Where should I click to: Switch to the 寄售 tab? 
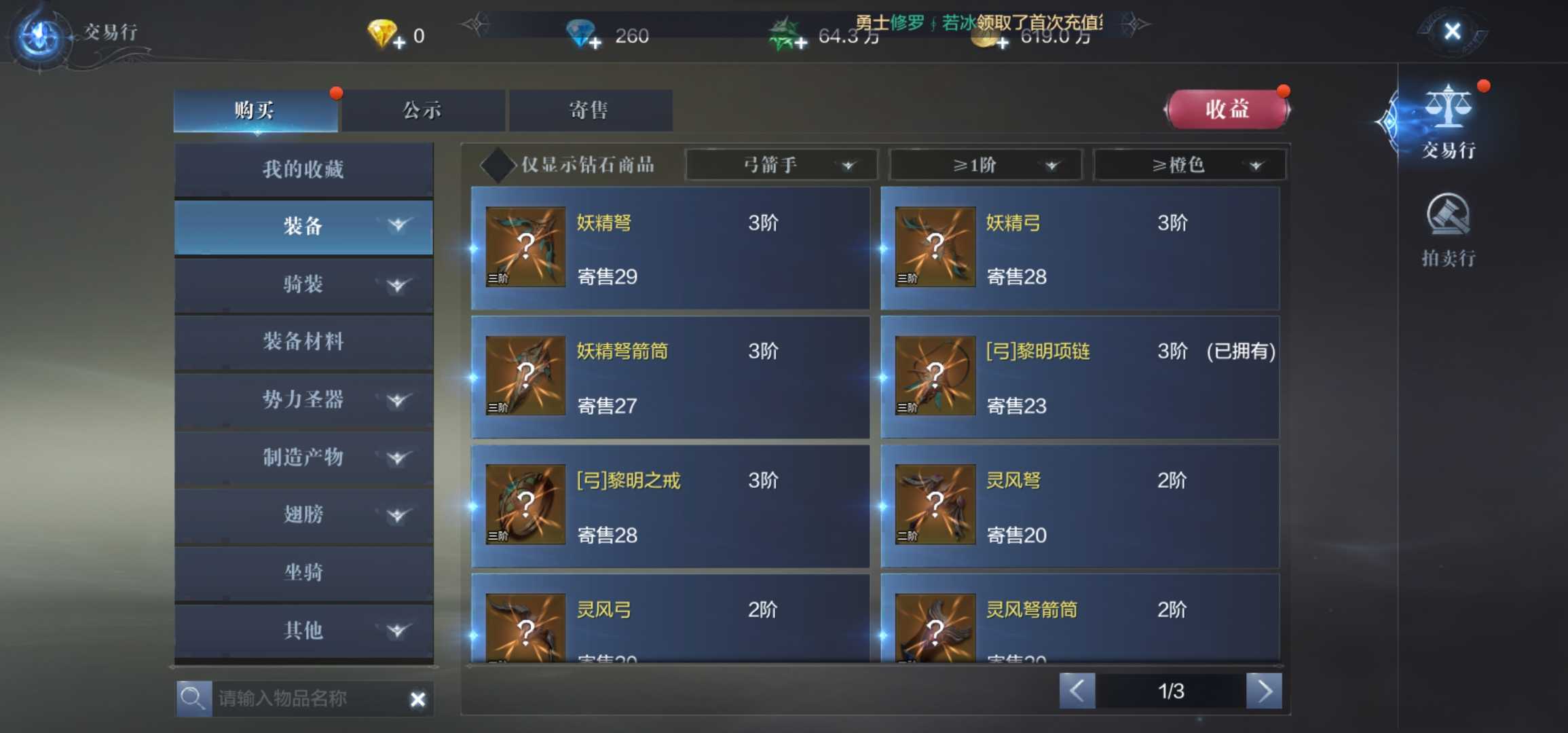(589, 109)
